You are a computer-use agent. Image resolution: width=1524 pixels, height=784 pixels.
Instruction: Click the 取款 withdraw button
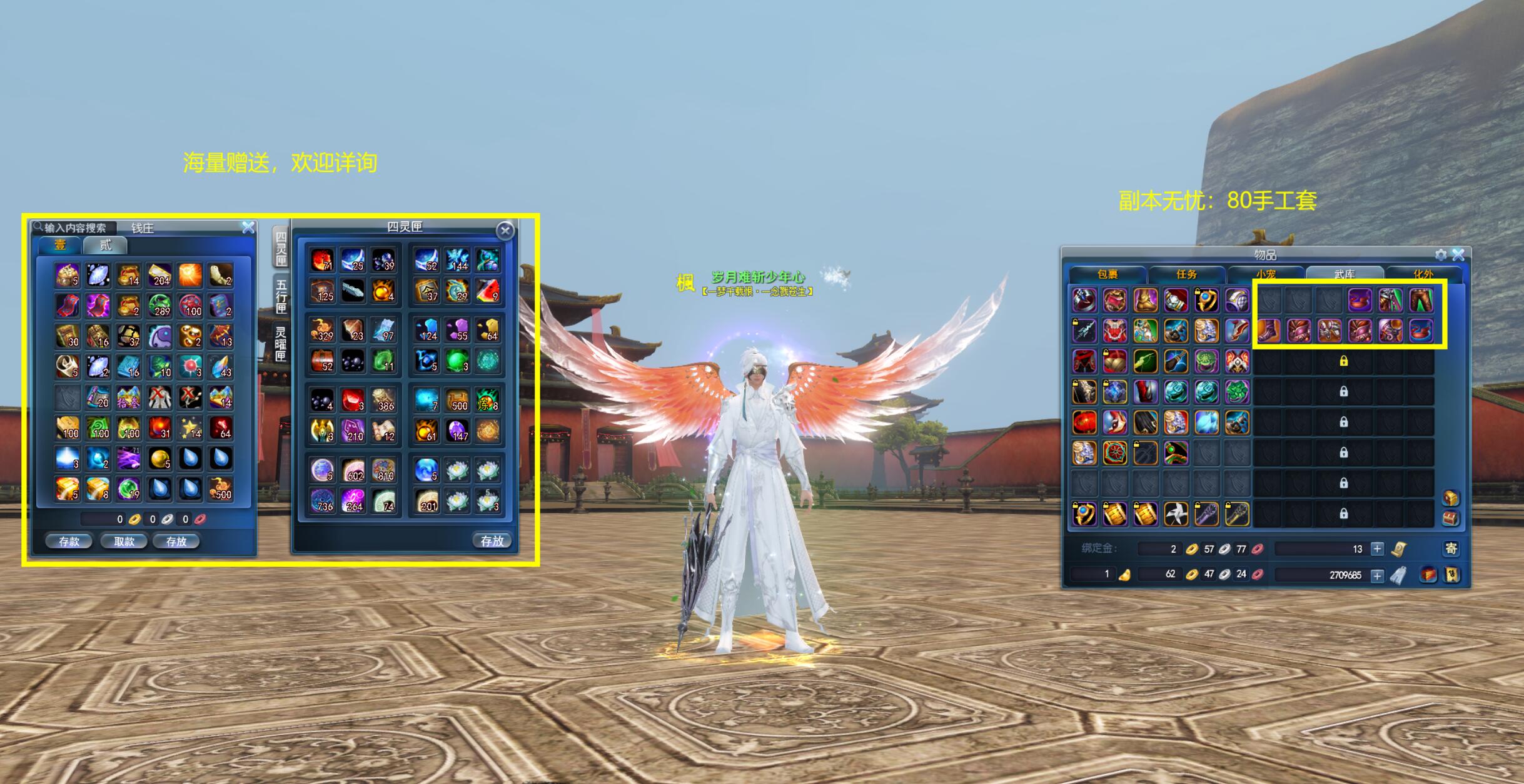[x=124, y=541]
